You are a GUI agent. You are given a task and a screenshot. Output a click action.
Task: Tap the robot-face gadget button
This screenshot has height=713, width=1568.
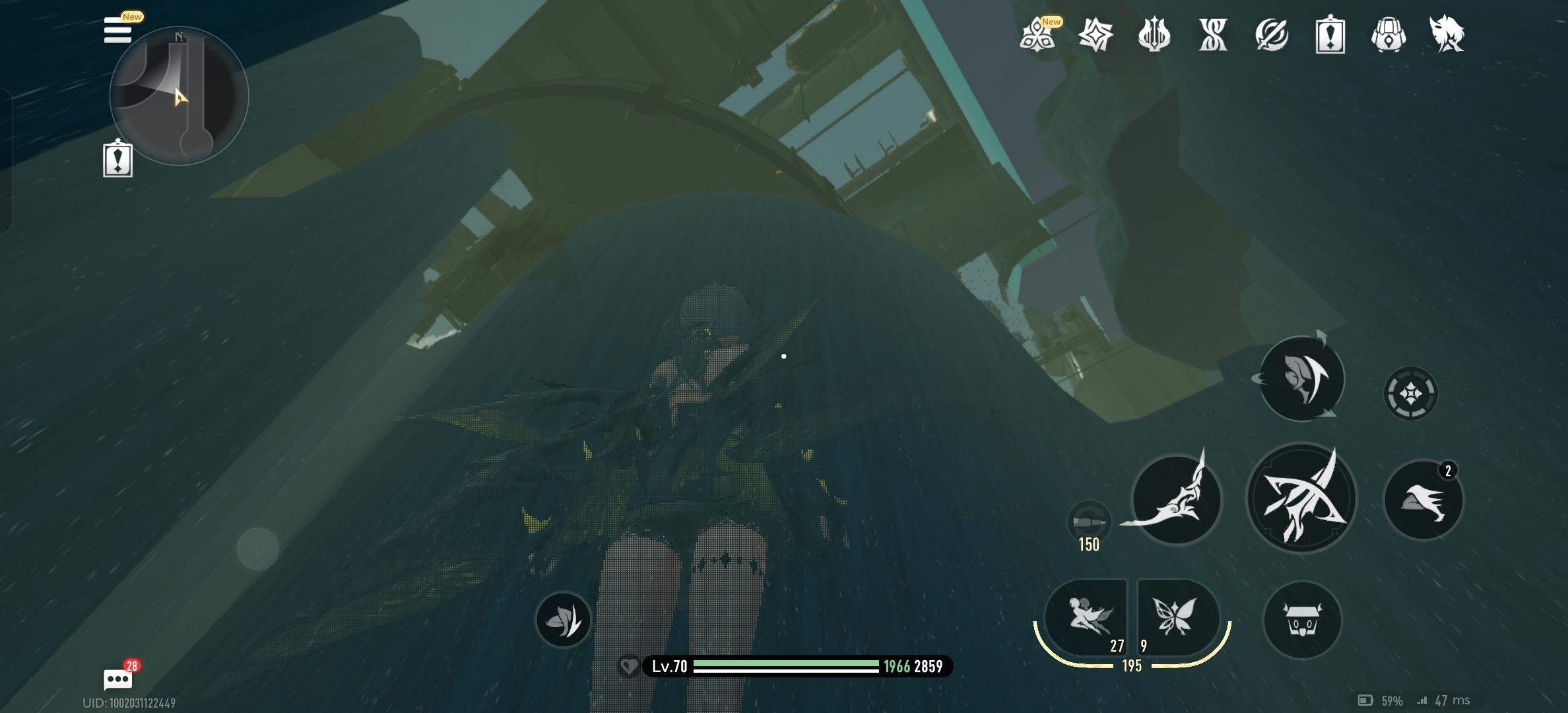coord(1302,620)
